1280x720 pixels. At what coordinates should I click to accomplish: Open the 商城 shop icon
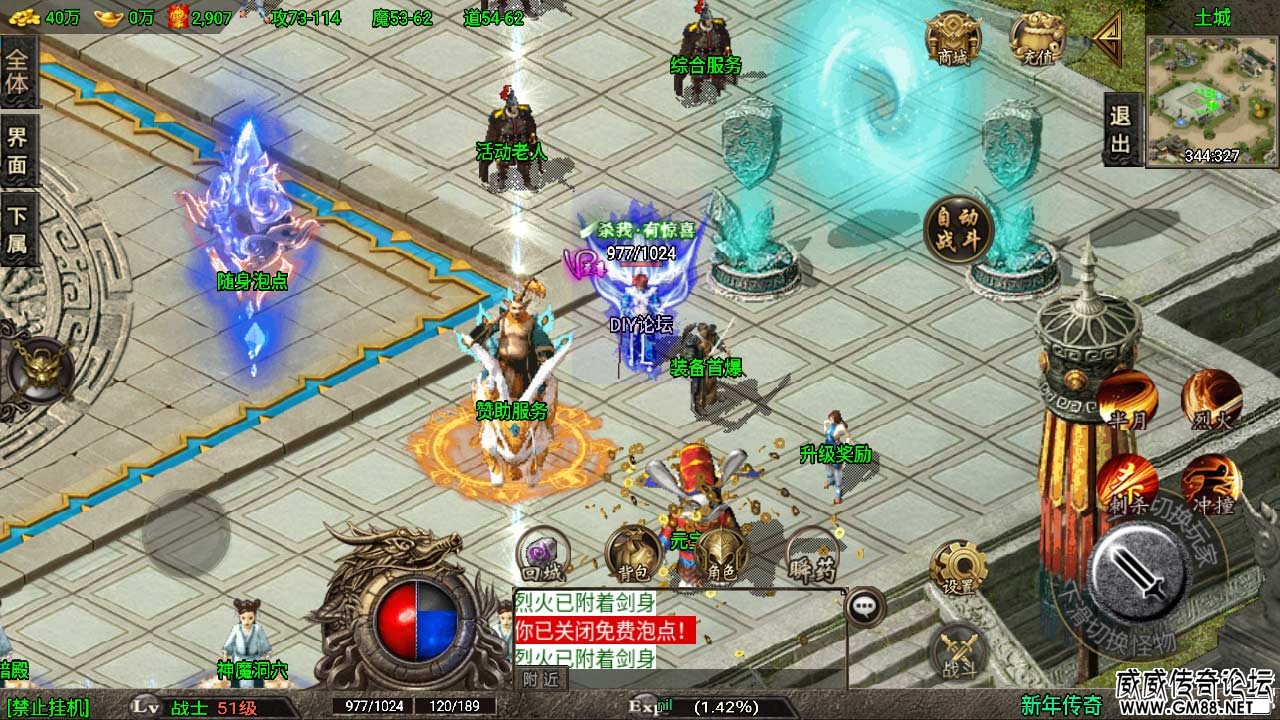click(x=952, y=40)
